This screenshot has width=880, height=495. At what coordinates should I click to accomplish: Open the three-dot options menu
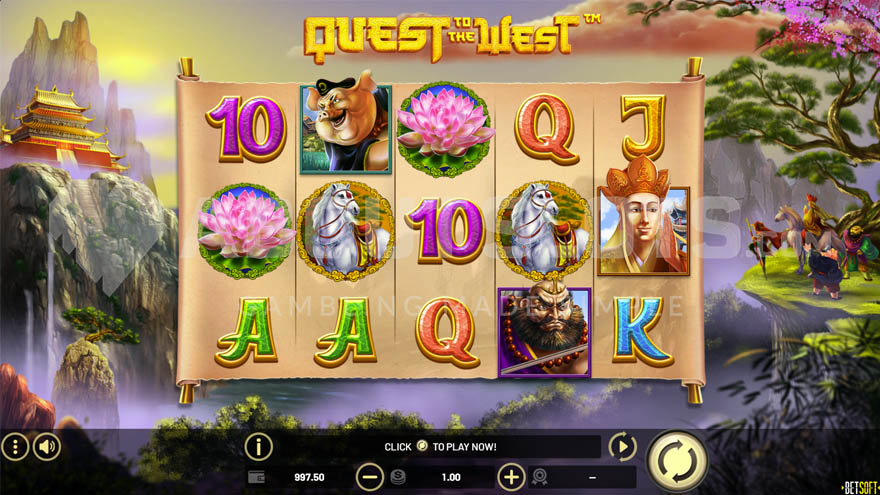click(15, 446)
